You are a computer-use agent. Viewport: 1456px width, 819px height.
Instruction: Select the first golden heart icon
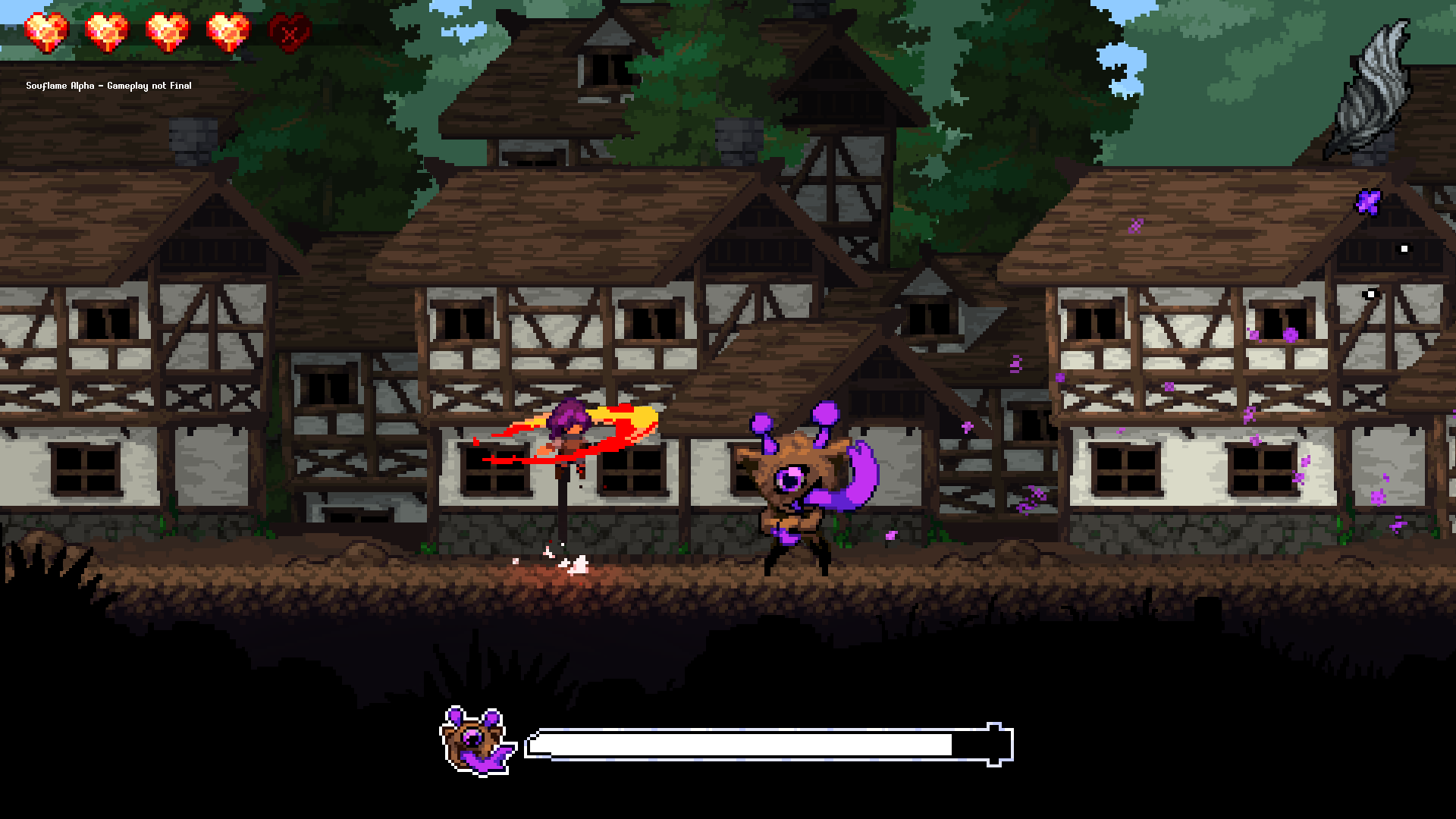pyautogui.click(x=45, y=30)
